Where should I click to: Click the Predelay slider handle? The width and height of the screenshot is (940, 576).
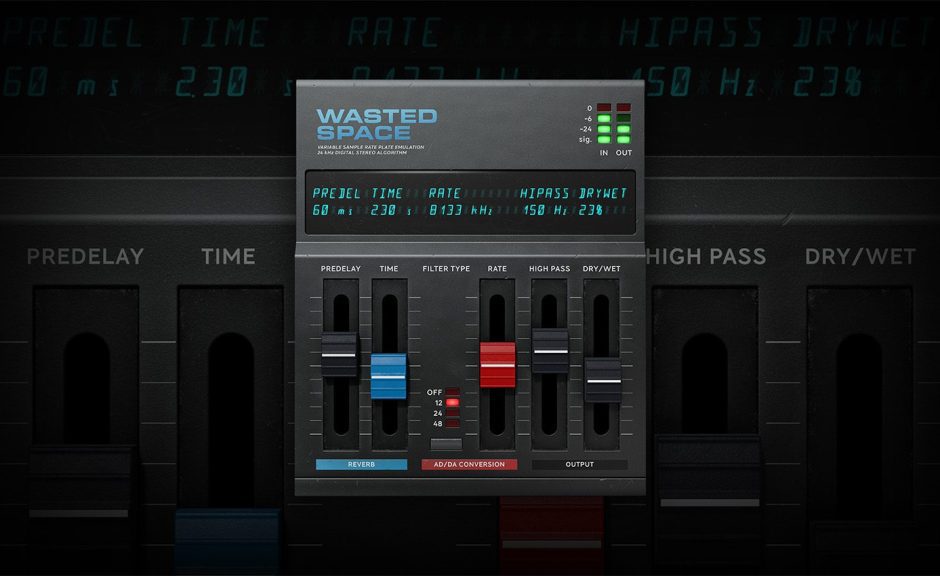(339, 356)
